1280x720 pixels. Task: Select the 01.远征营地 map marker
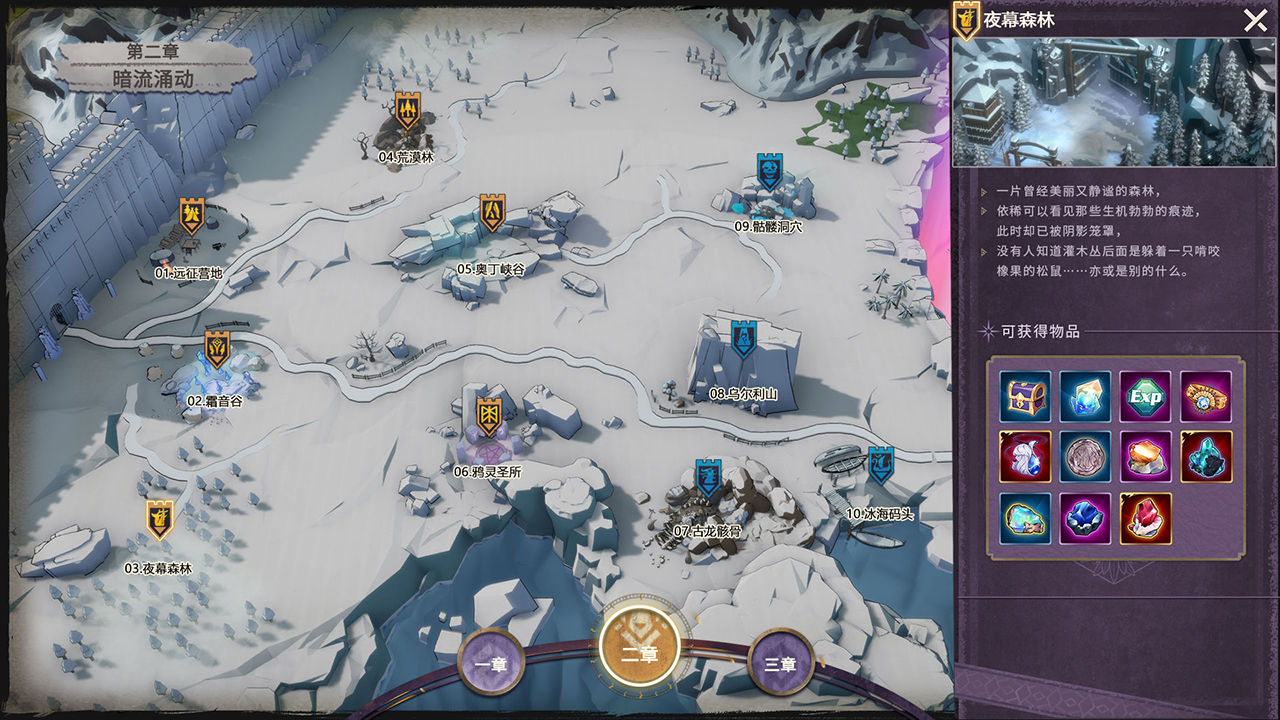pyautogui.click(x=192, y=216)
